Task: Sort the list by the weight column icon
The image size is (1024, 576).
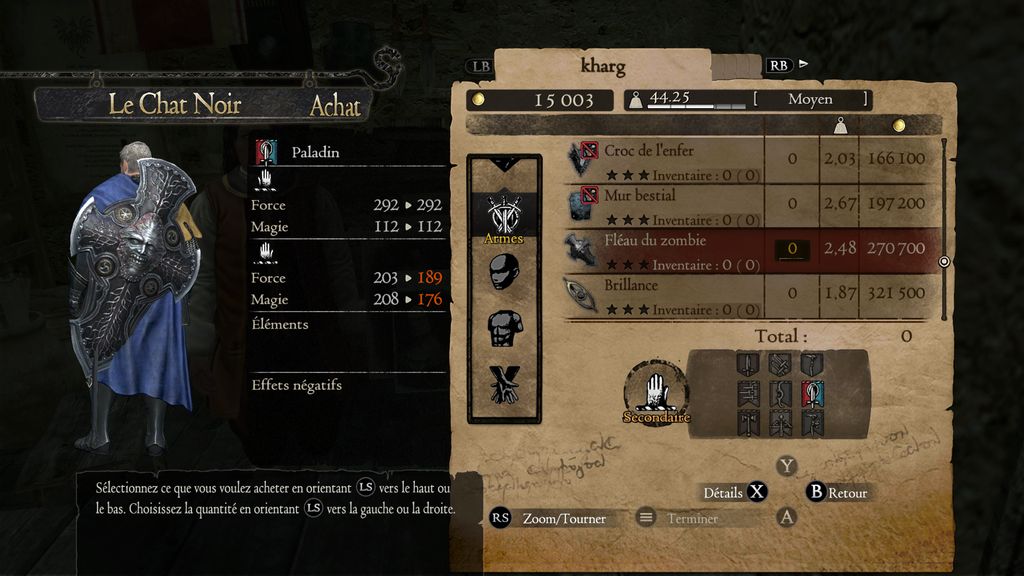Action: 841,125
